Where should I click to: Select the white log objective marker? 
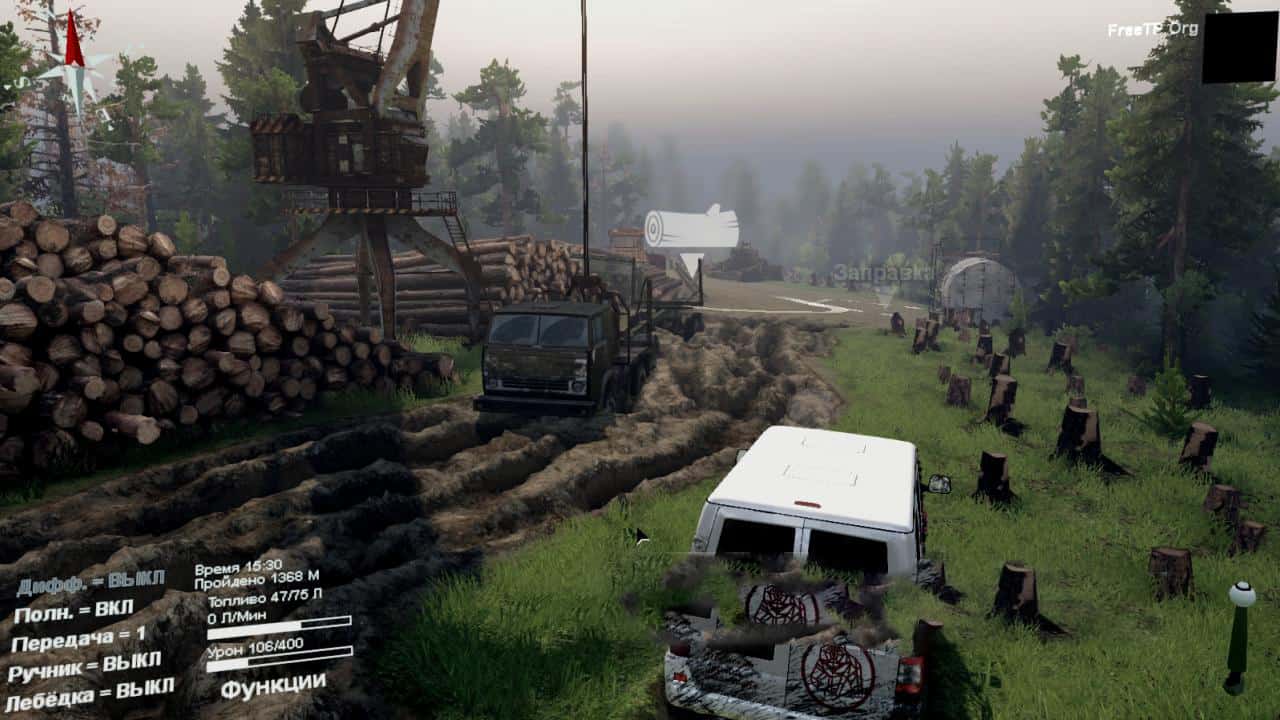(x=690, y=232)
